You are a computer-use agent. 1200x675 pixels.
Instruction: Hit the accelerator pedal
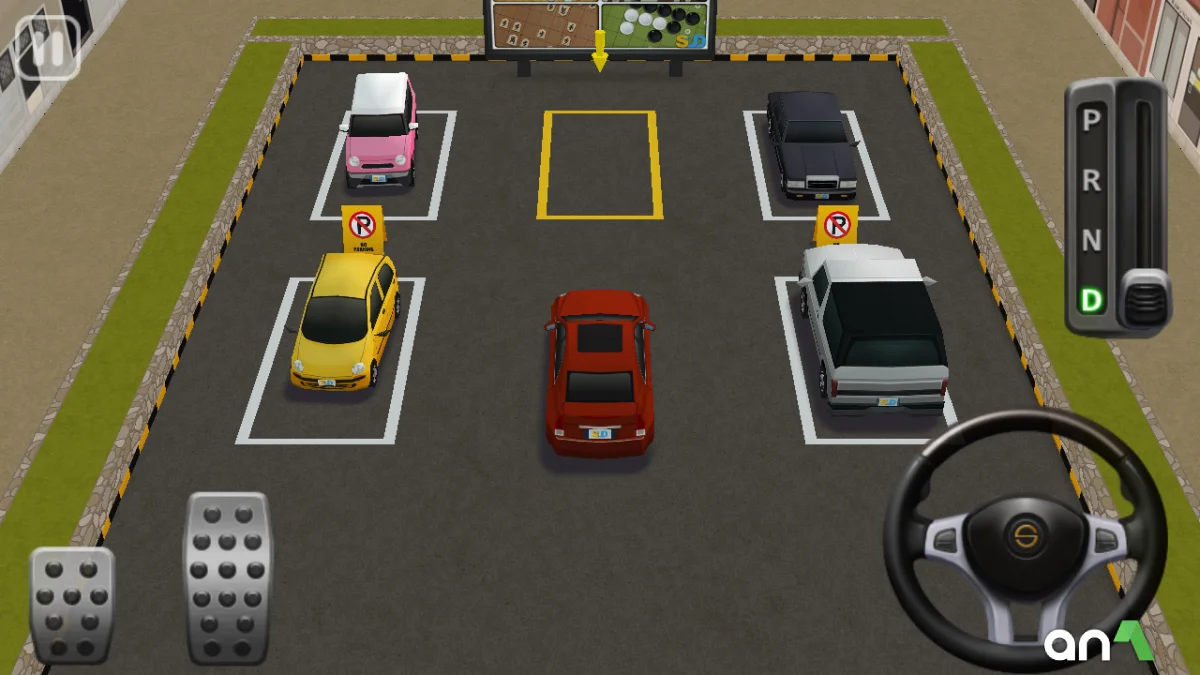pos(227,577)
